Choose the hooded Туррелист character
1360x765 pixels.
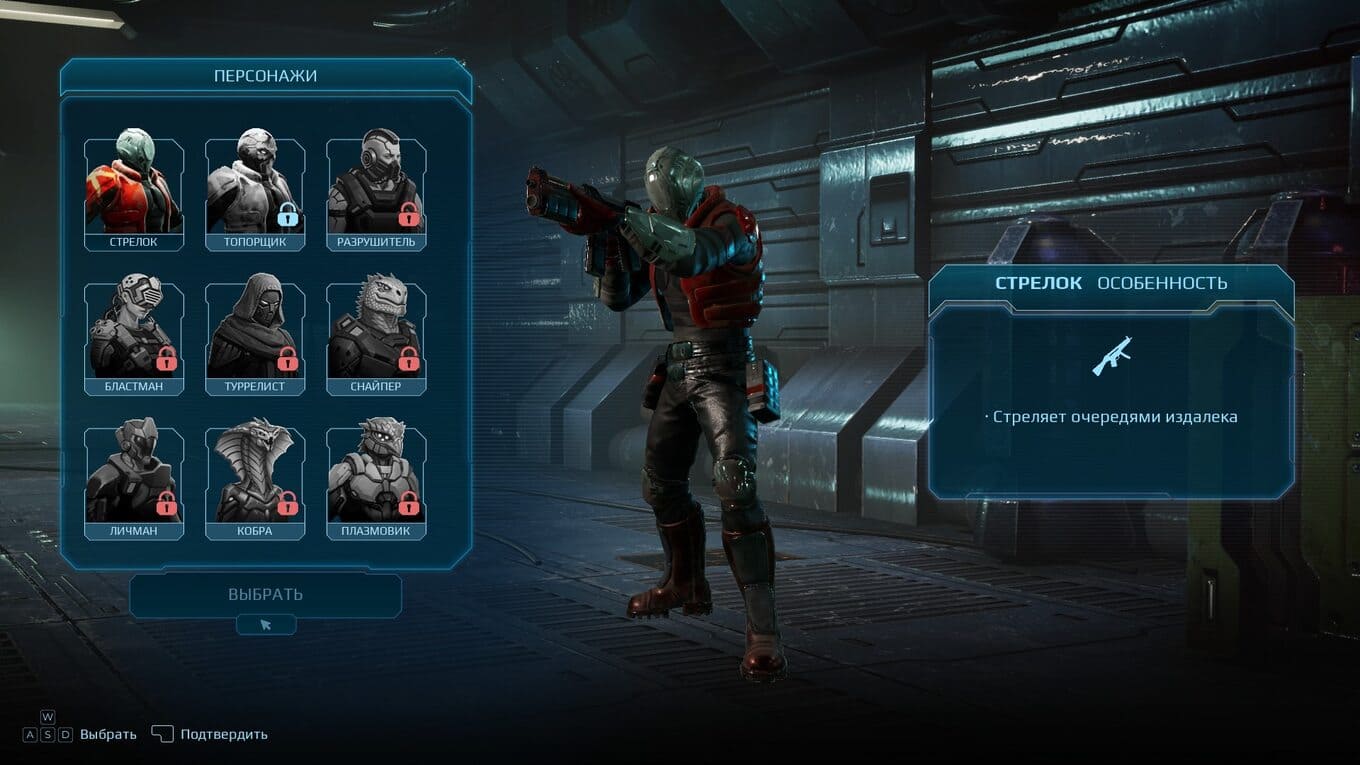click(x=255, y=338)
